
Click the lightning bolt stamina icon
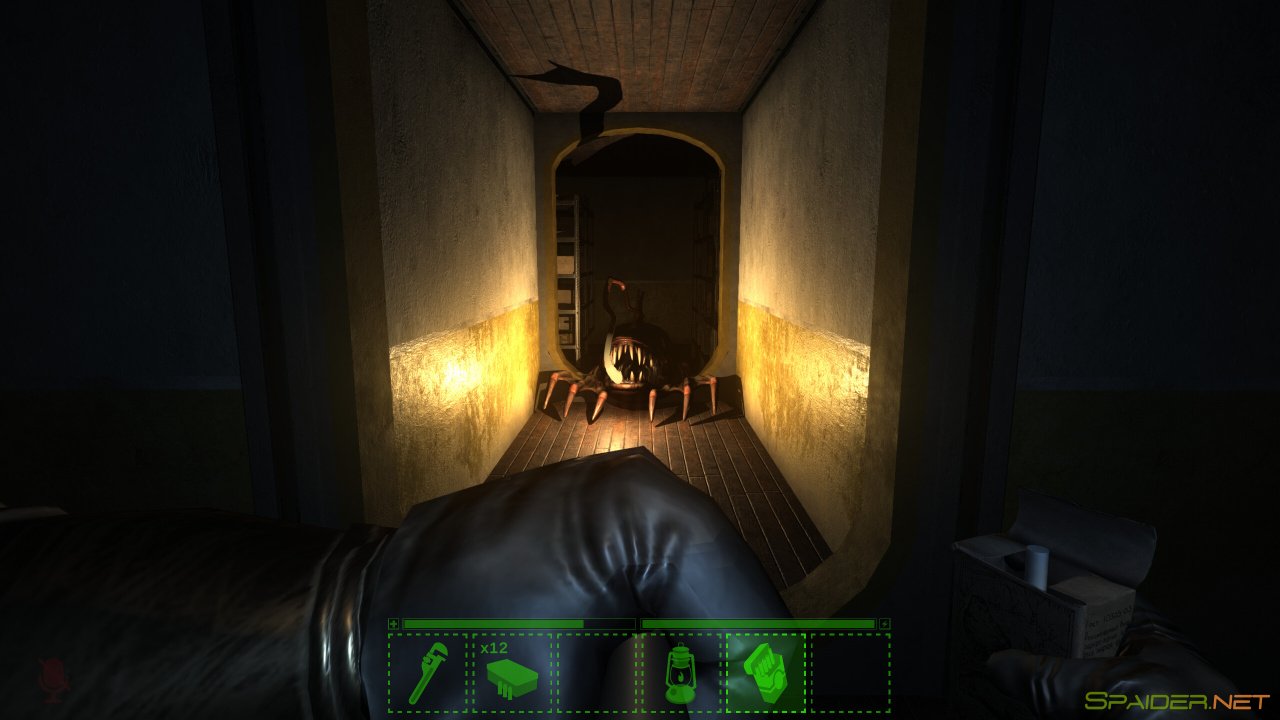884,623
